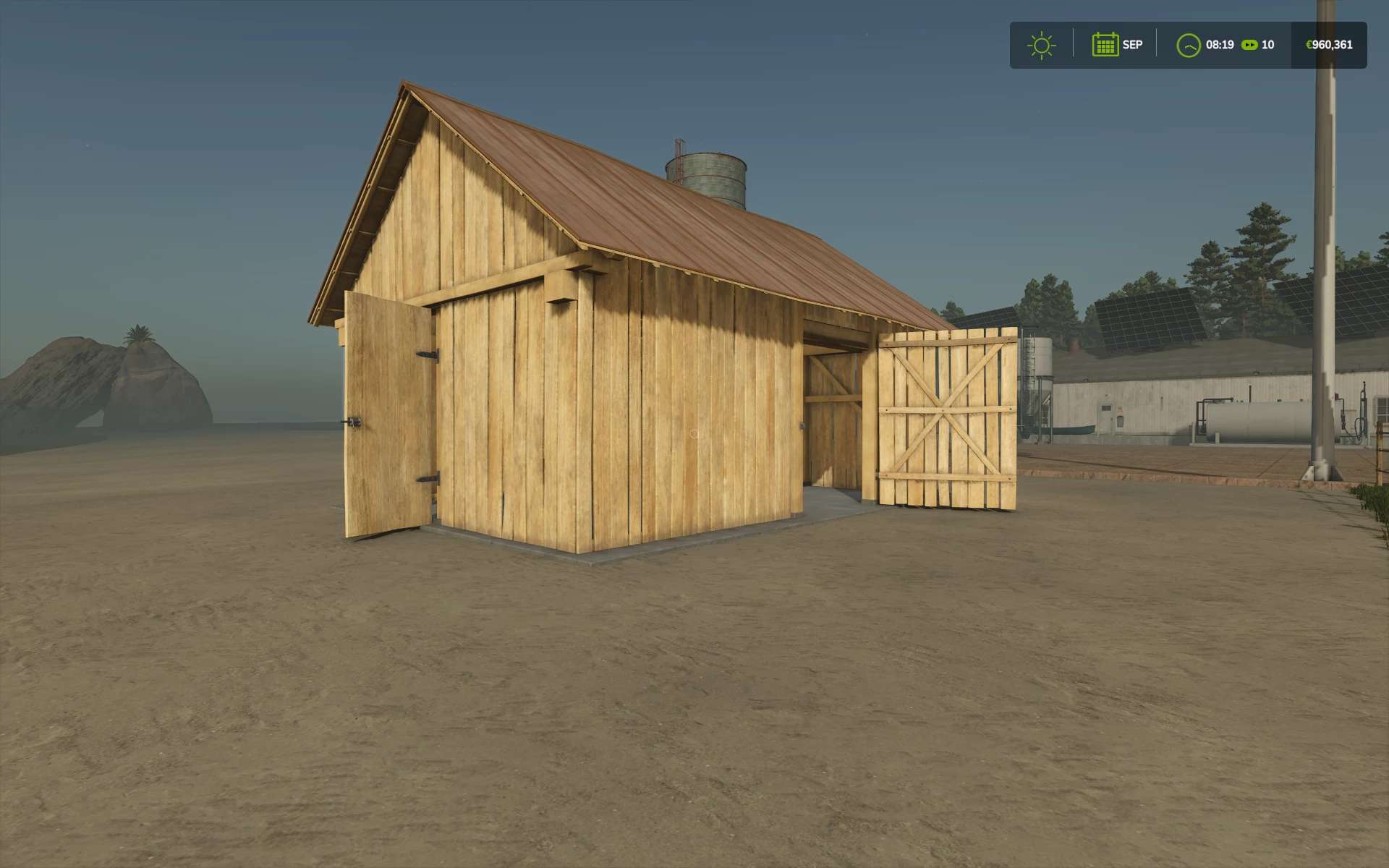
Task: Click the clock time icon
Action: click(1188, 45)
